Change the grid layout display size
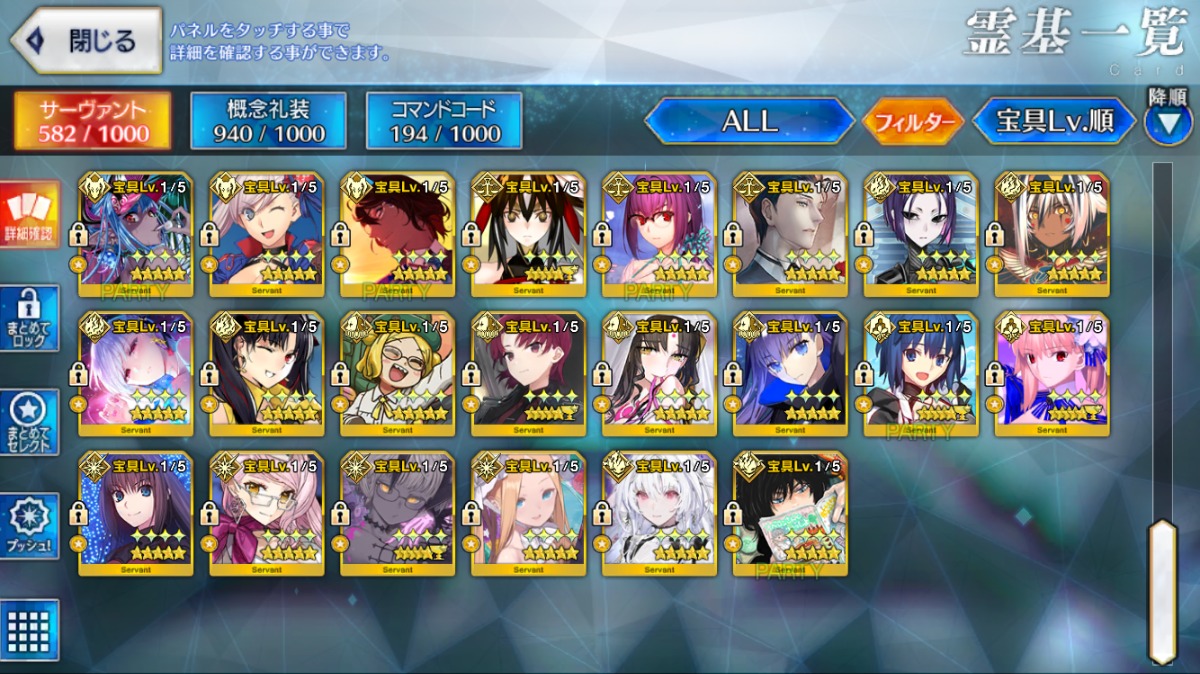Image resolution: width=1200 pixels, height=674 pixels. coord(29,630)
